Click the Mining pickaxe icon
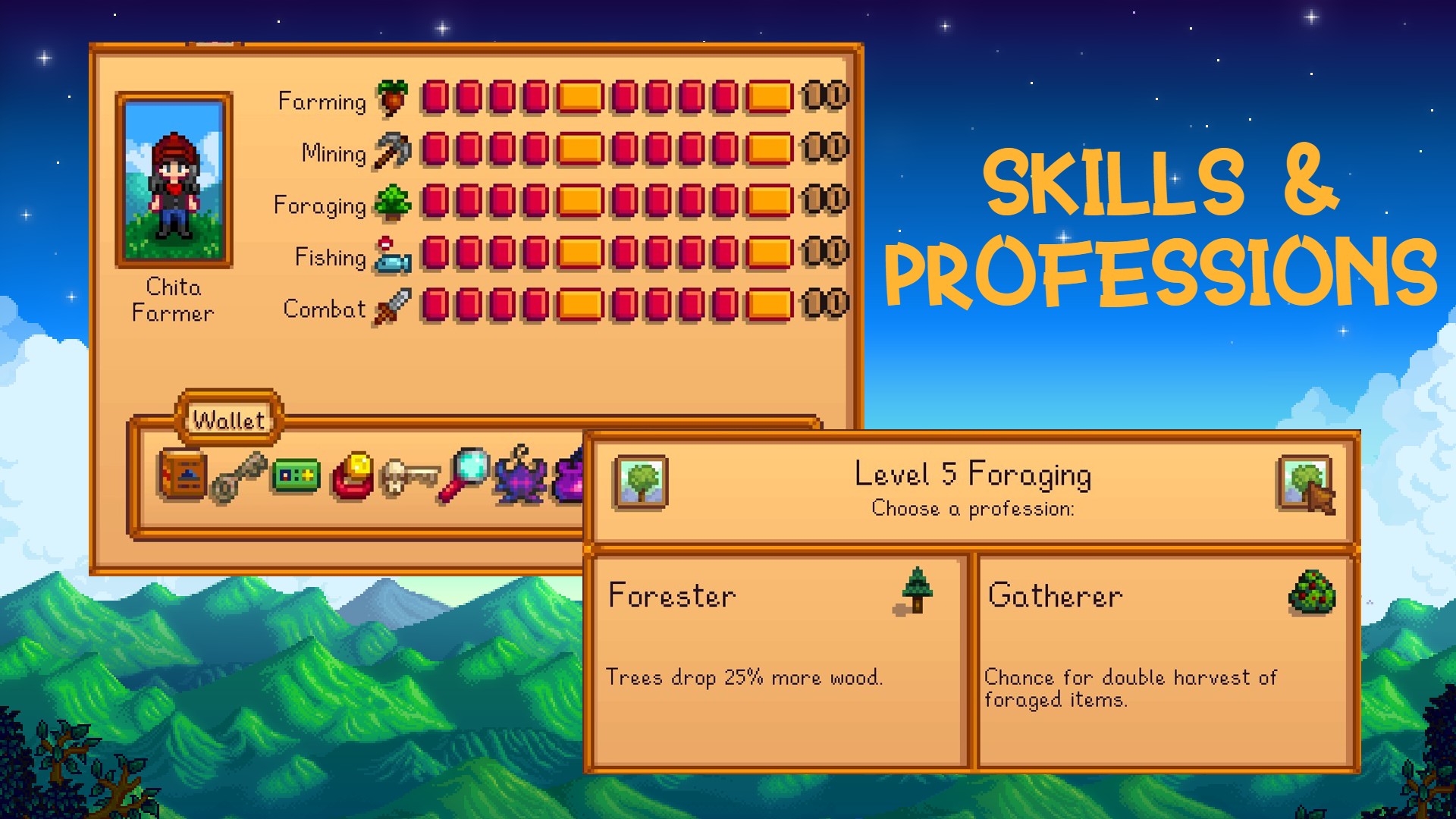 [x=391, y=152]
